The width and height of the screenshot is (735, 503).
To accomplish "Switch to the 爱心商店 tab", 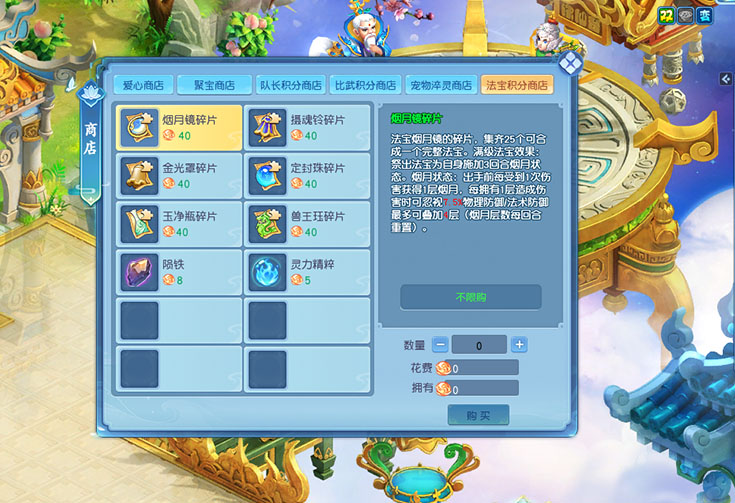I will pos(143,84).
